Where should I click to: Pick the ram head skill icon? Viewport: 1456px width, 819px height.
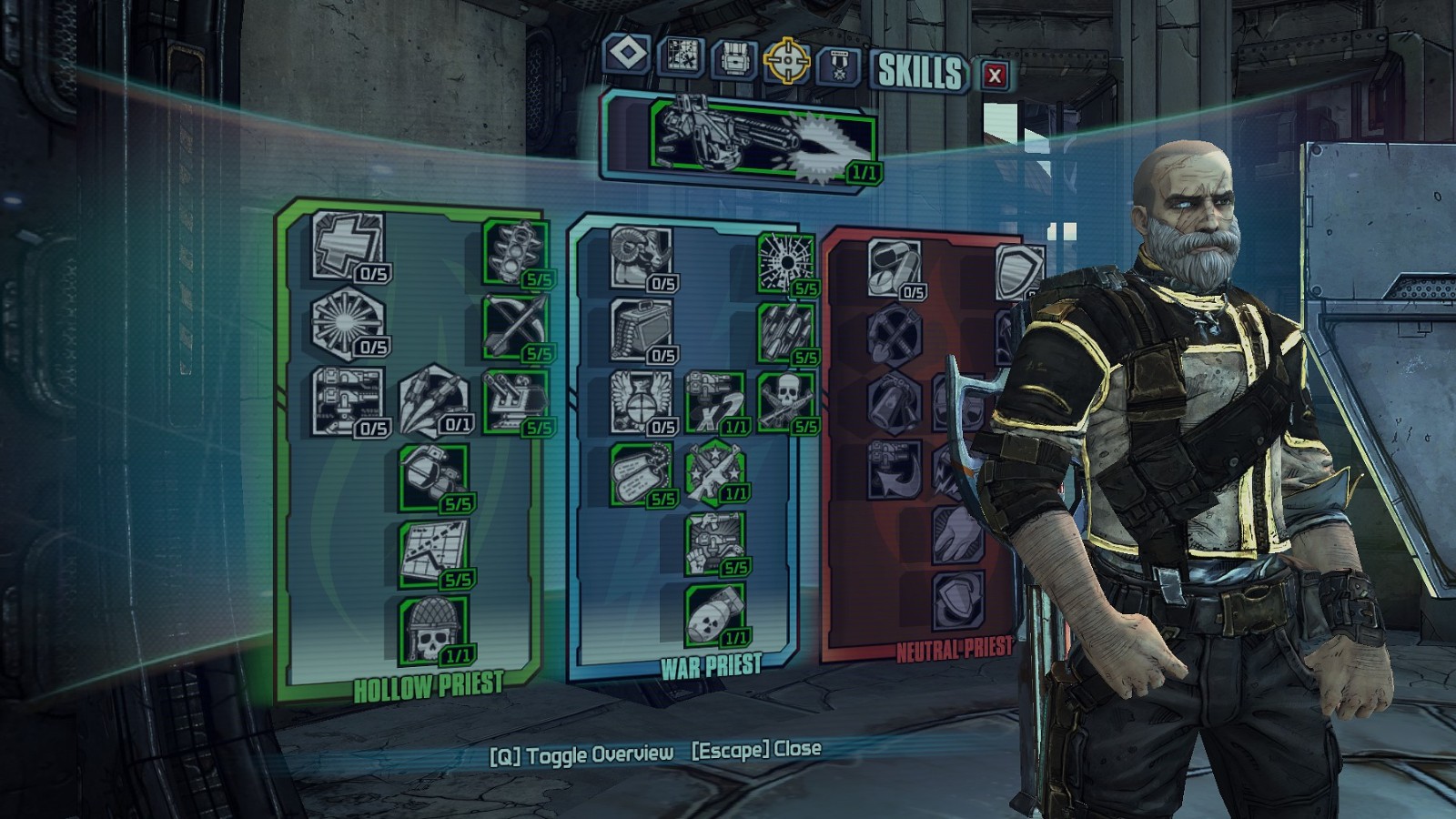642,255
